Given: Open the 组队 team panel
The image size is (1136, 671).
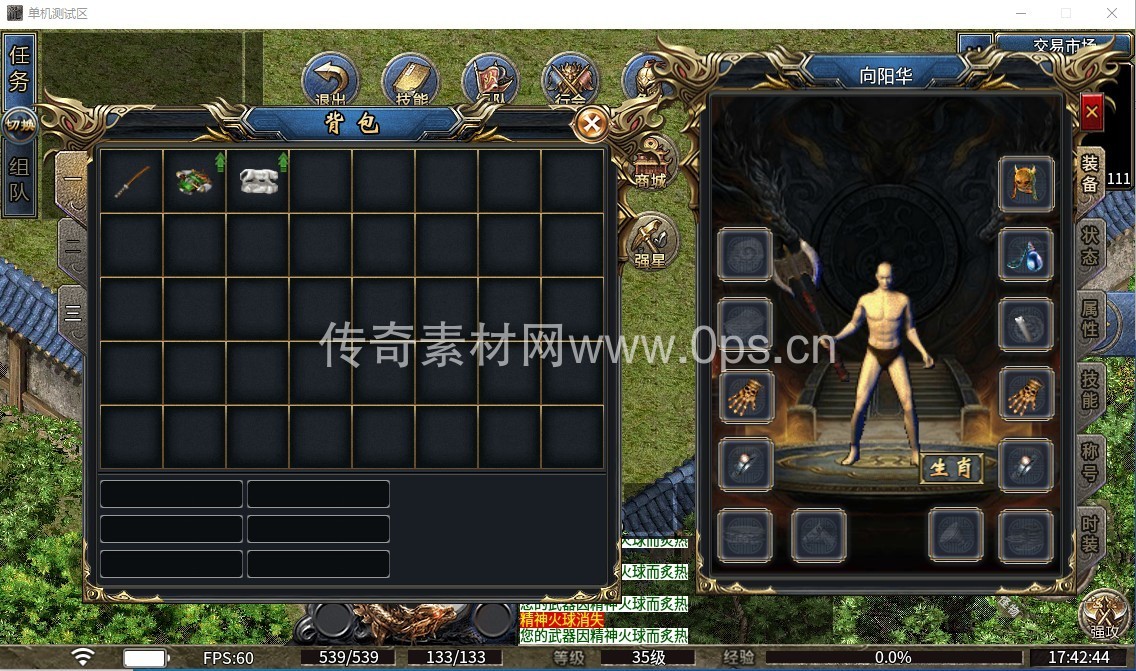Looking at the screenshot, I should tap(19, 180).
